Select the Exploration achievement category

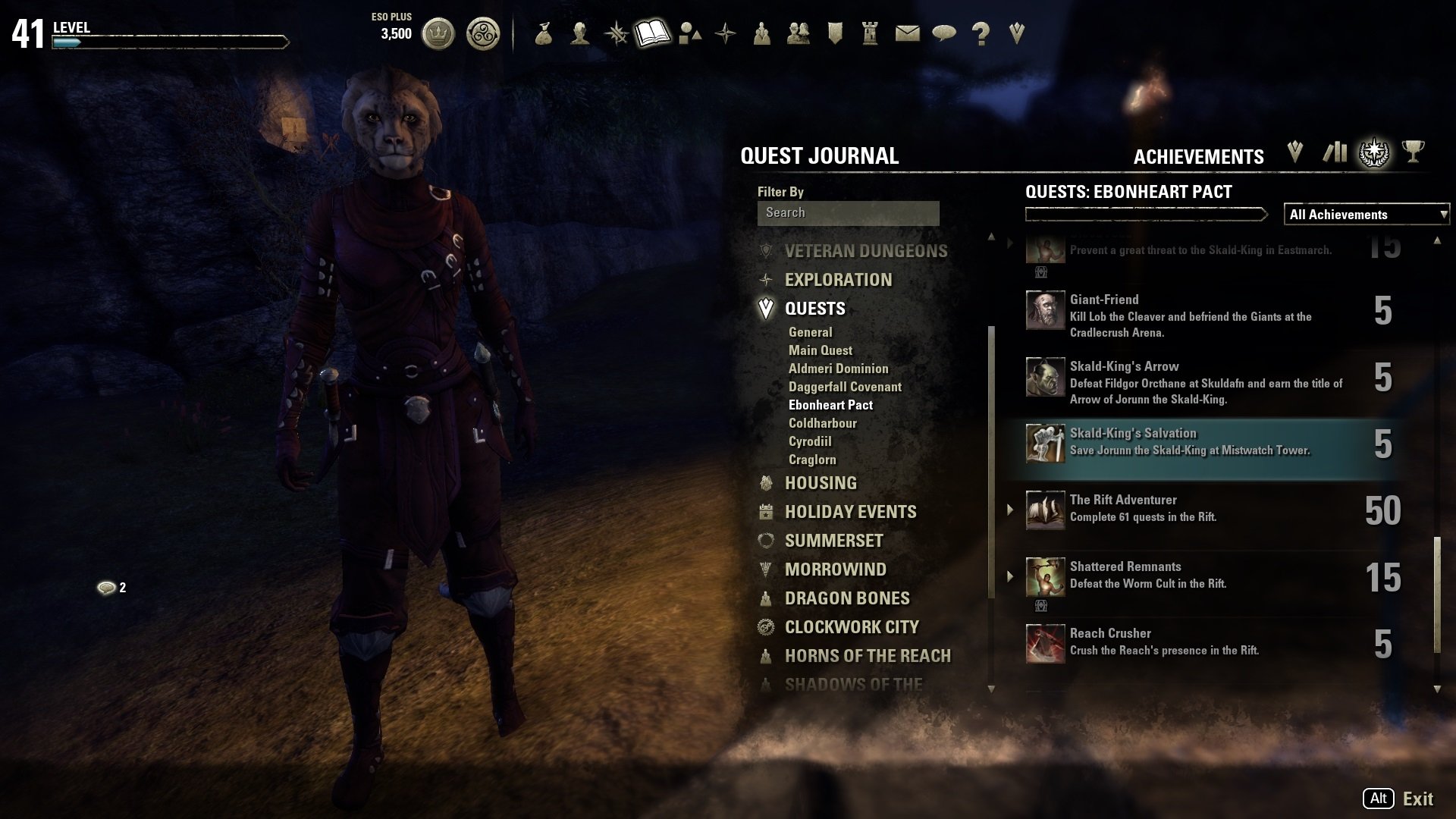tap(838, 280)
